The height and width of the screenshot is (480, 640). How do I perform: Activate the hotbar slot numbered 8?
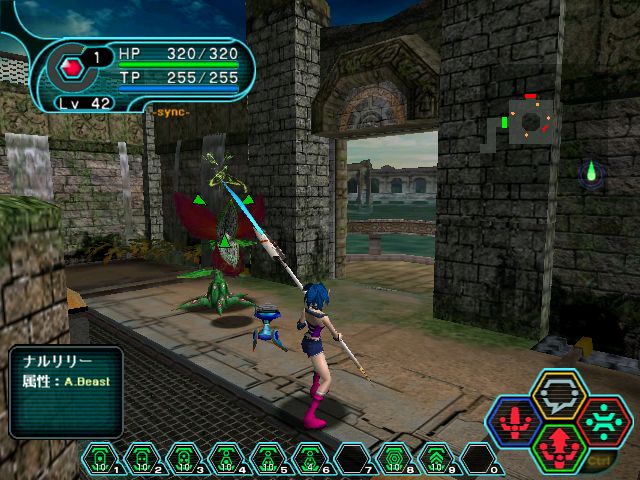[394, 458]
